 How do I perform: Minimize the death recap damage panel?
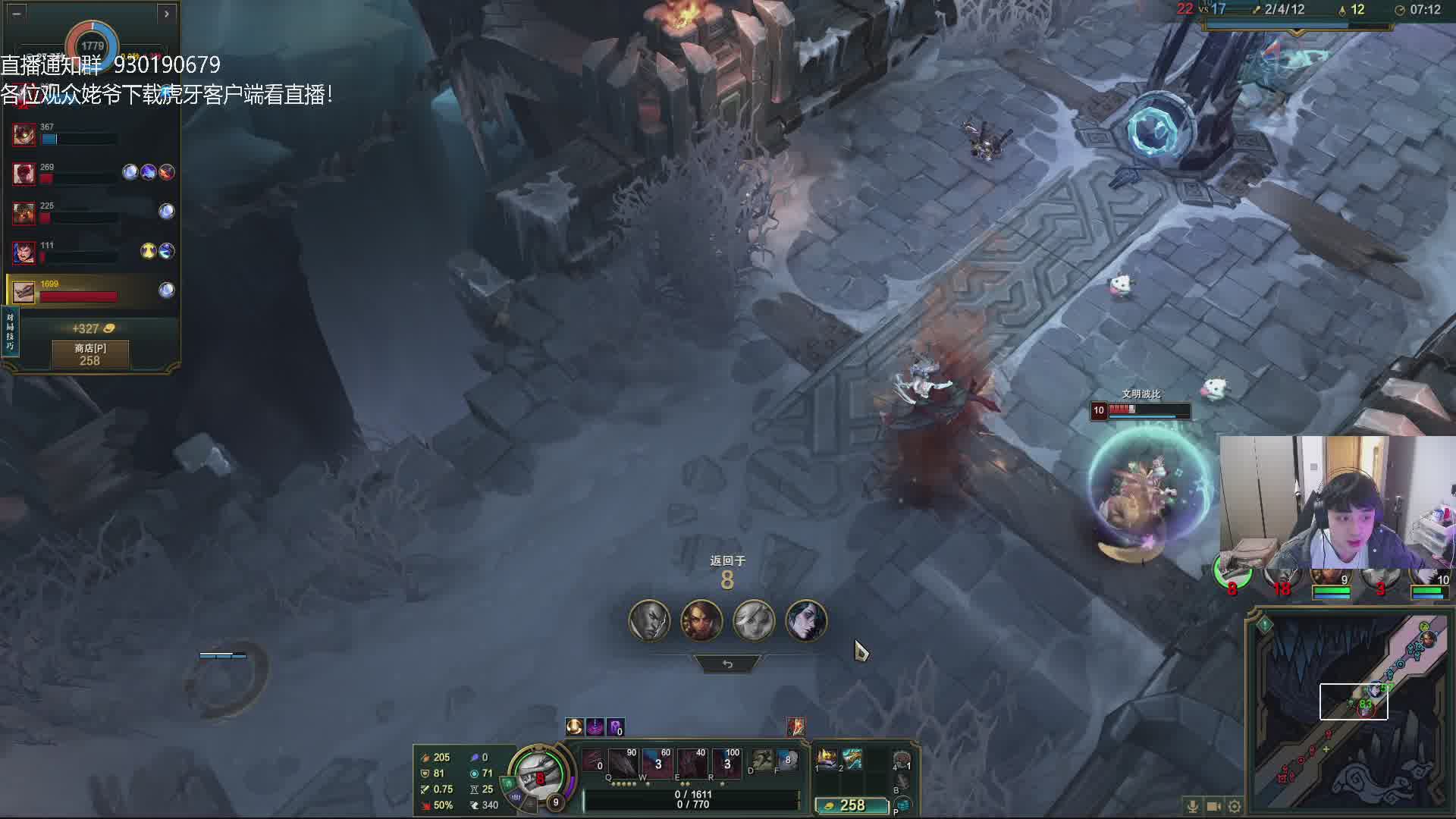pos(17,13)
